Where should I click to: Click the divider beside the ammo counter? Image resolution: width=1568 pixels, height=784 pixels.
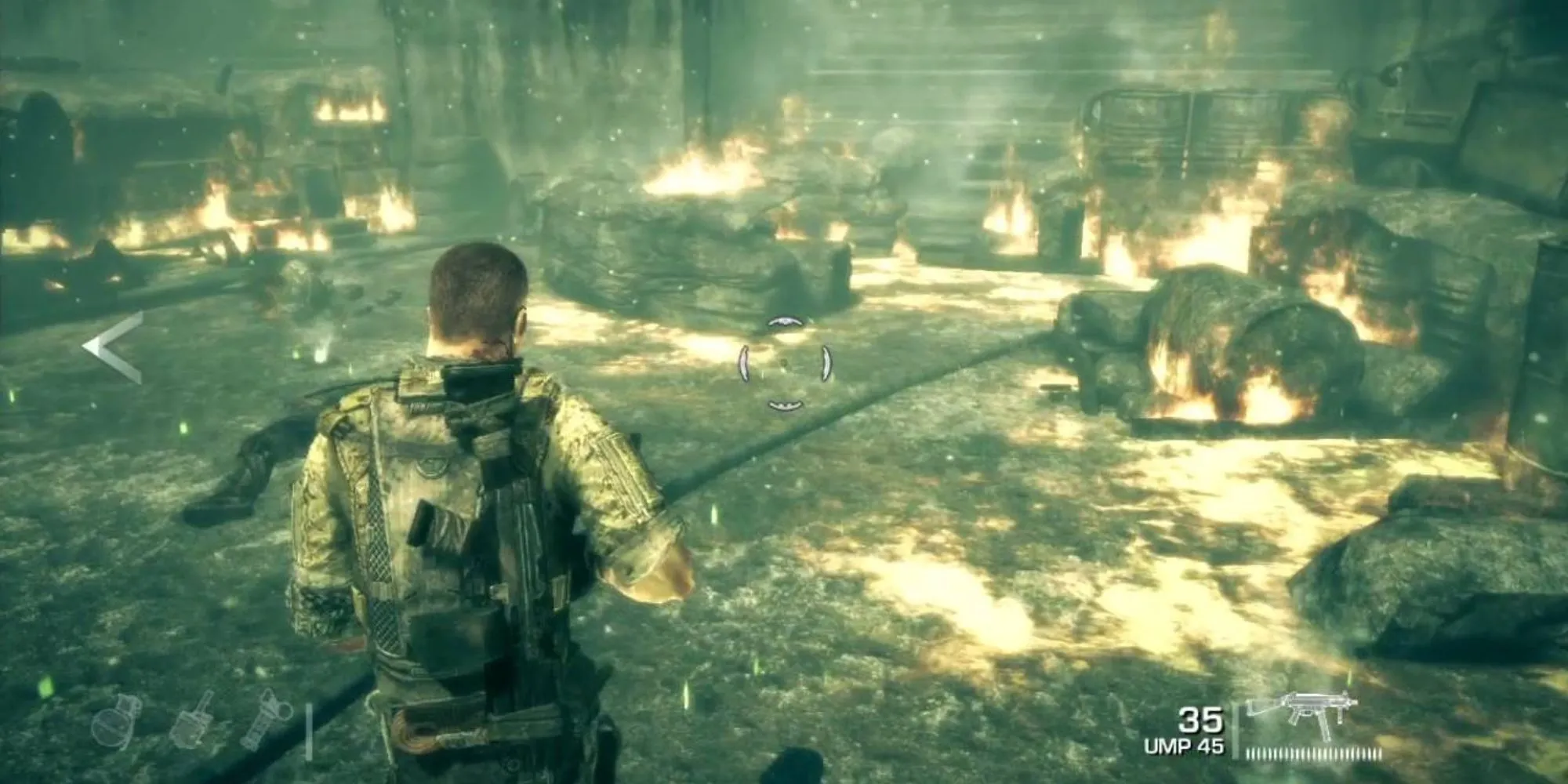click(x=1237, y=725)
